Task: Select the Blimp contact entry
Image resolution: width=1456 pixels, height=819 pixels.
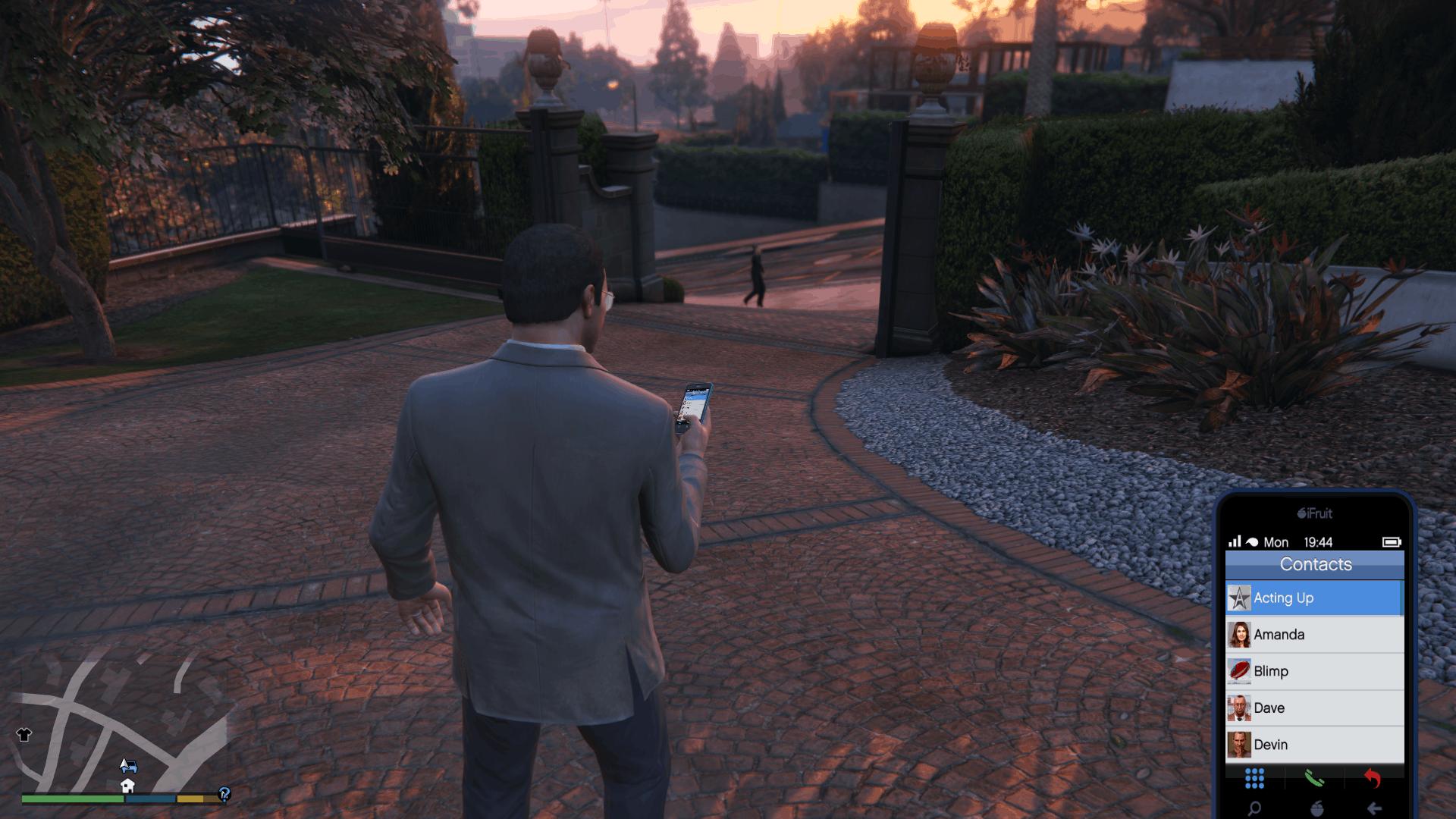Action: click(1314, 671)
